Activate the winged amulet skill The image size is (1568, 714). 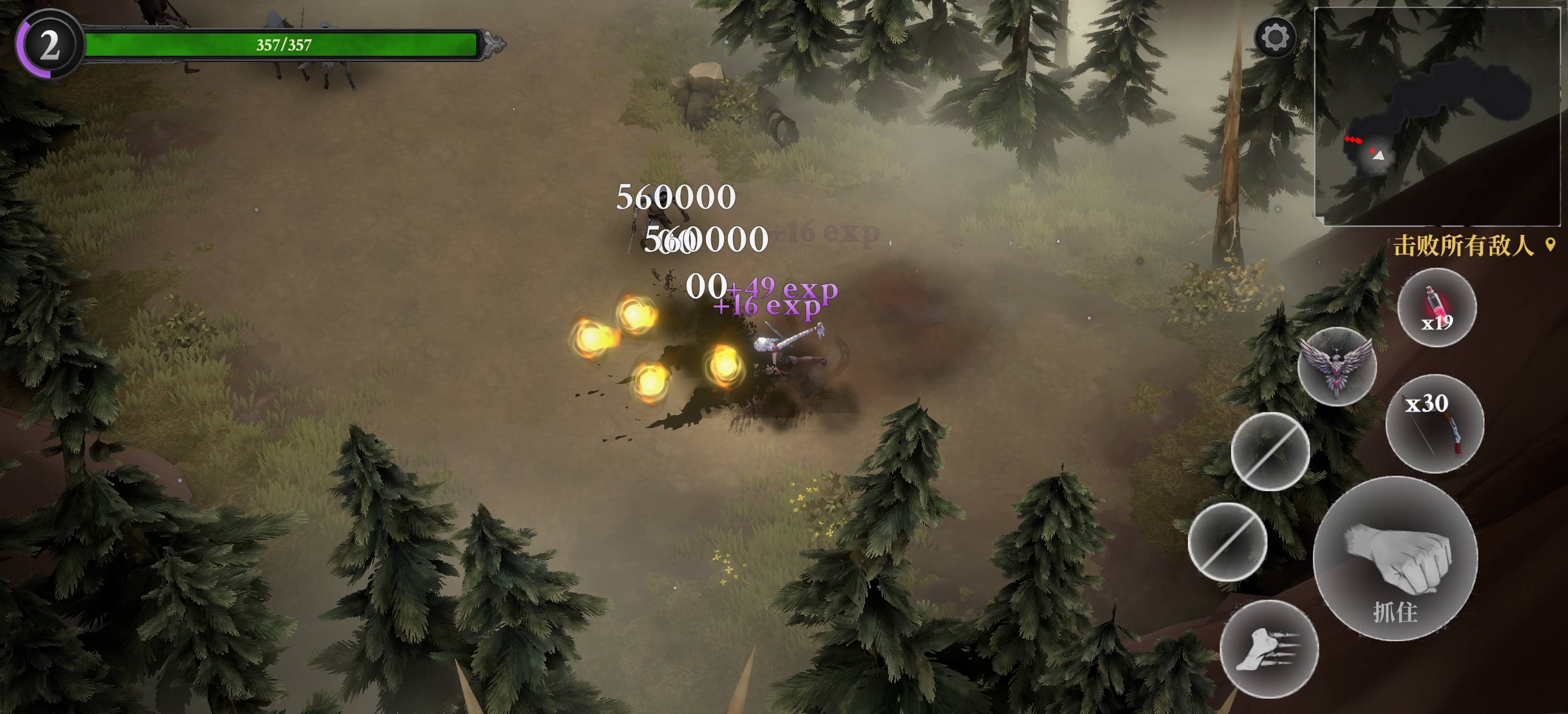coord(1337,367)
